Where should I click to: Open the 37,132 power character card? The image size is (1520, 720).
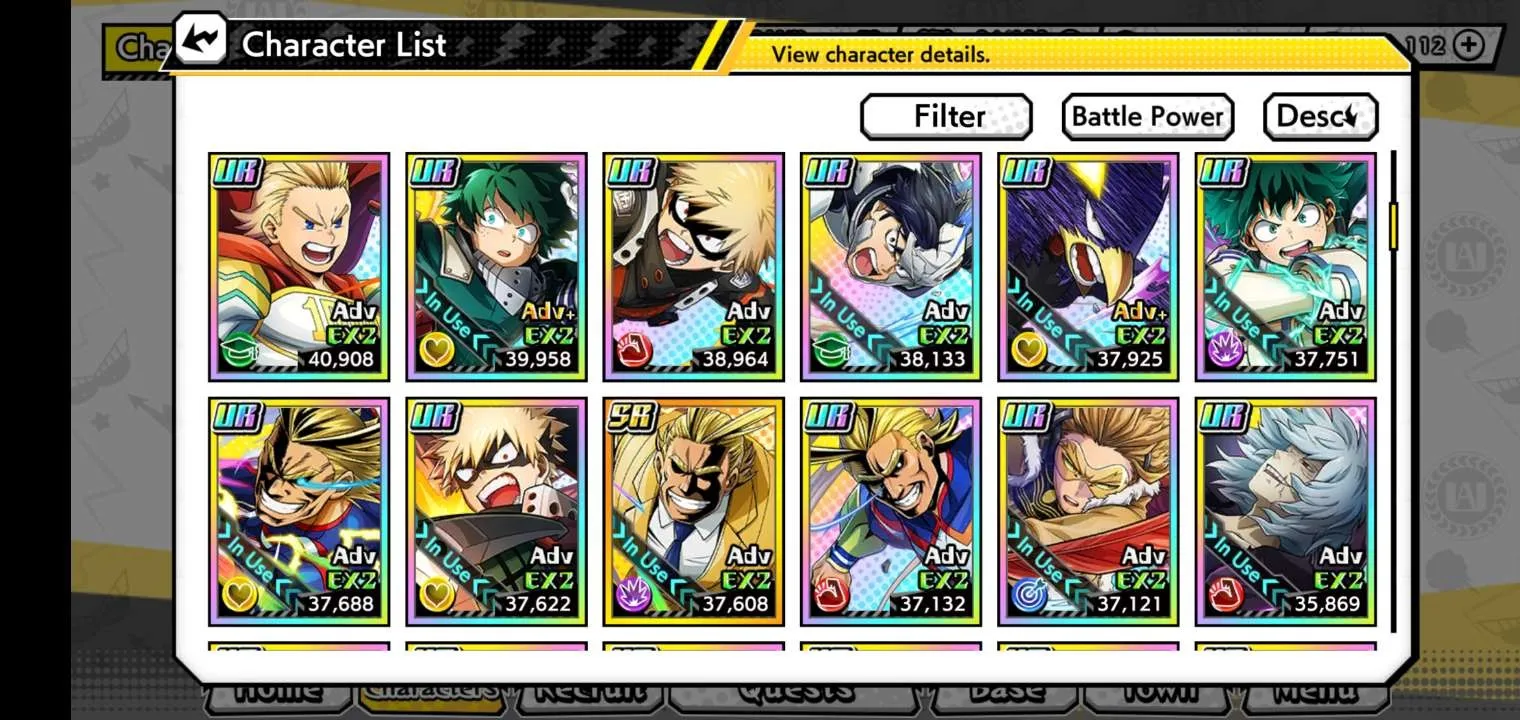[890, 512]
